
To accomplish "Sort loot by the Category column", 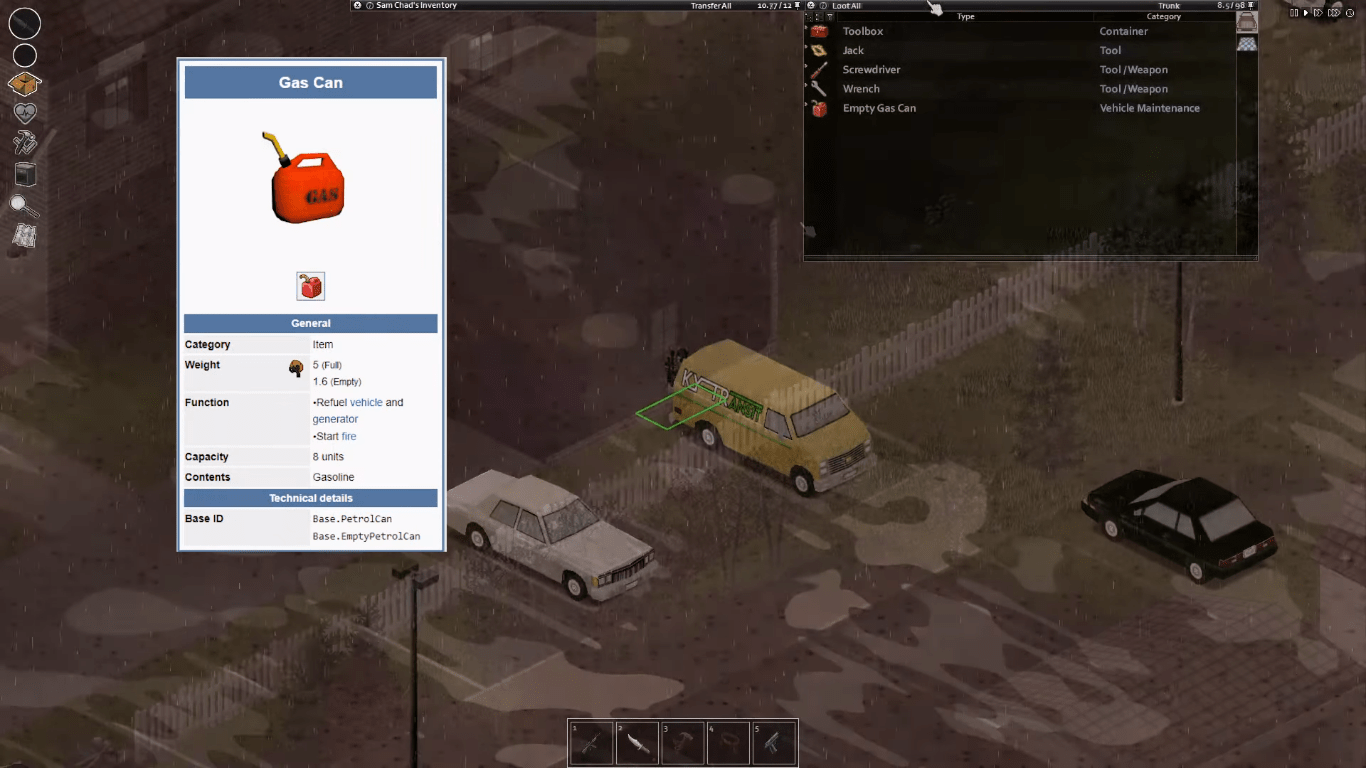I will point(1163,16).
